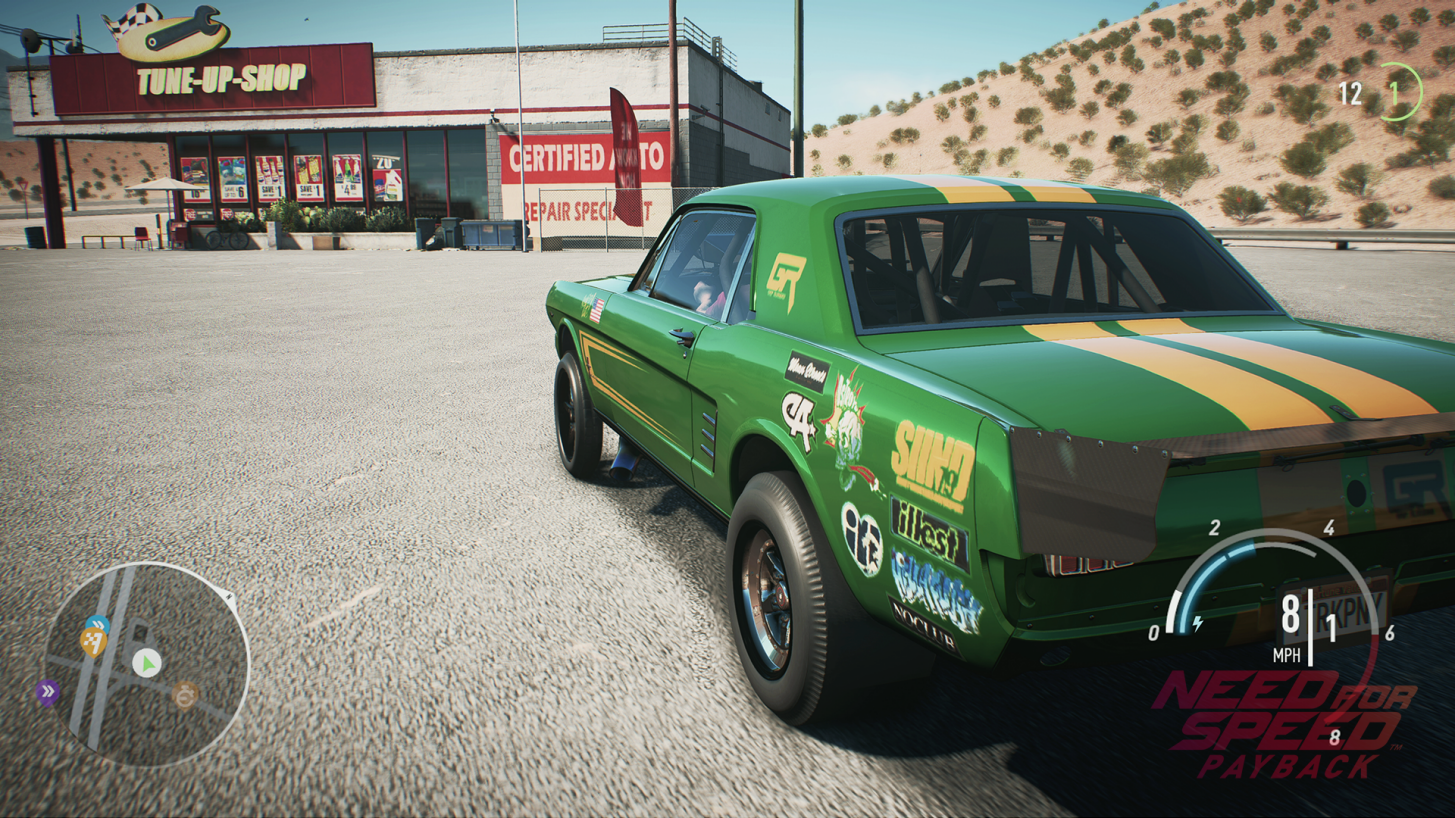Toggle the MPH speed unit label

click(1288, 654)
